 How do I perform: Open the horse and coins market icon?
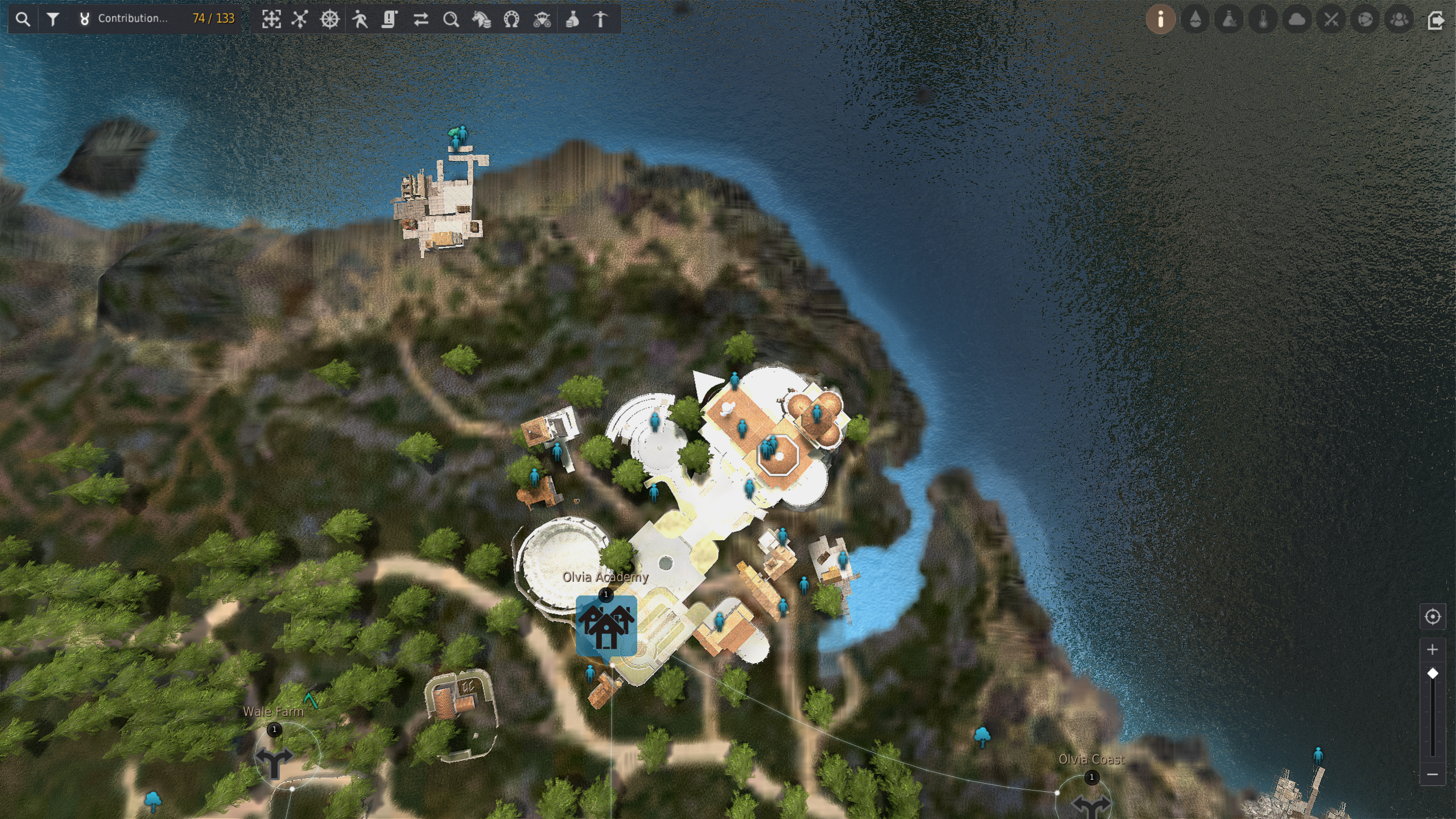click(481, 19)
